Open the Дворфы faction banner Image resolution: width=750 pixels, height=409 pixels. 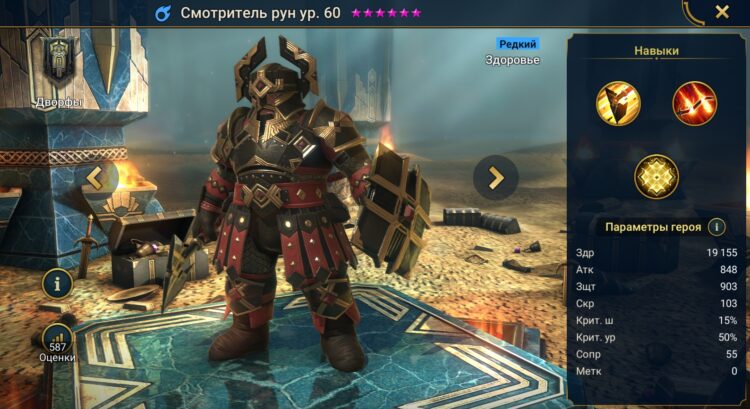pyautogui.click(x=57, y=63)
